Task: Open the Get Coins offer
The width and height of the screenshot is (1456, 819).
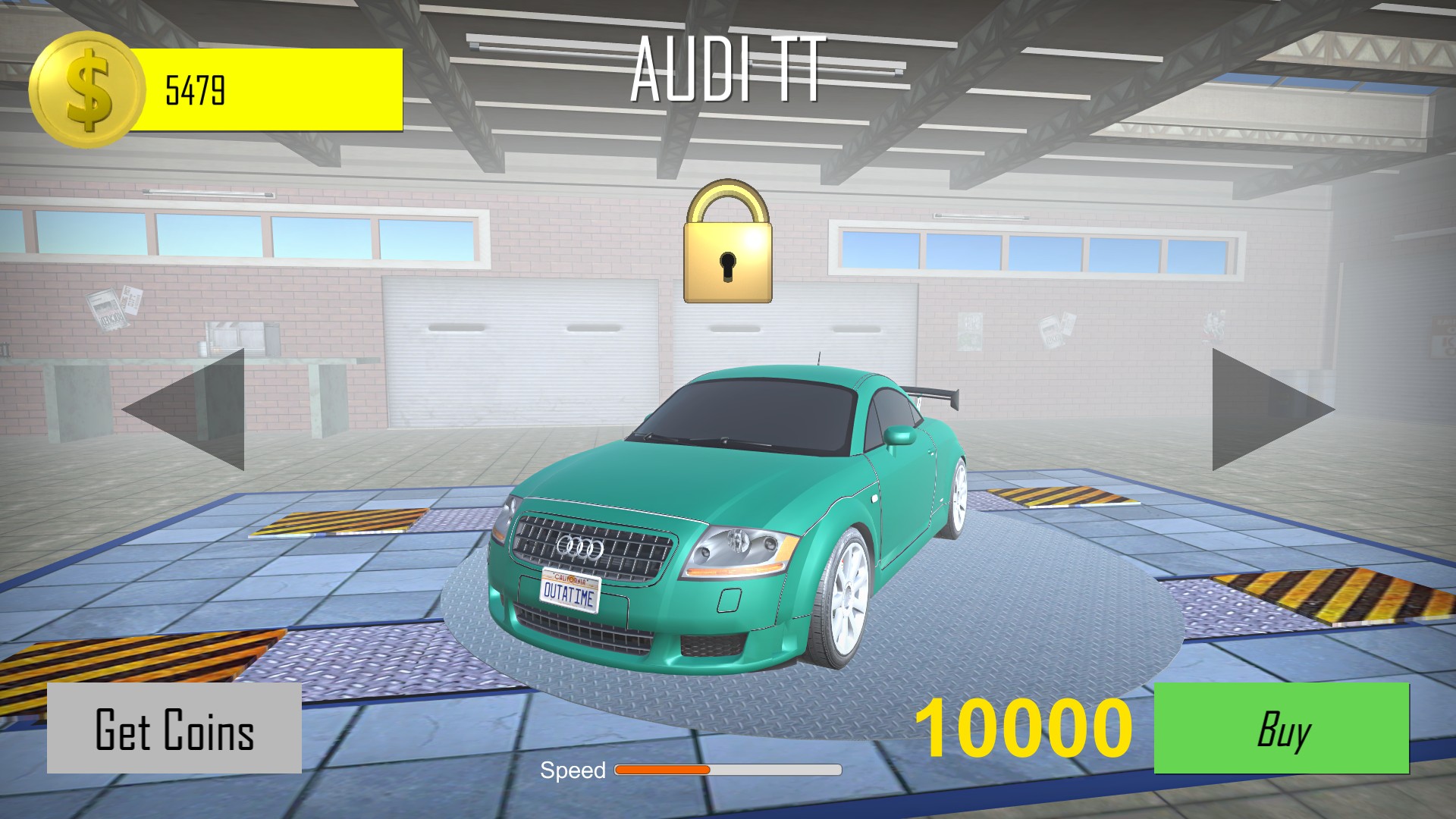Action: [x=174, y=729]
